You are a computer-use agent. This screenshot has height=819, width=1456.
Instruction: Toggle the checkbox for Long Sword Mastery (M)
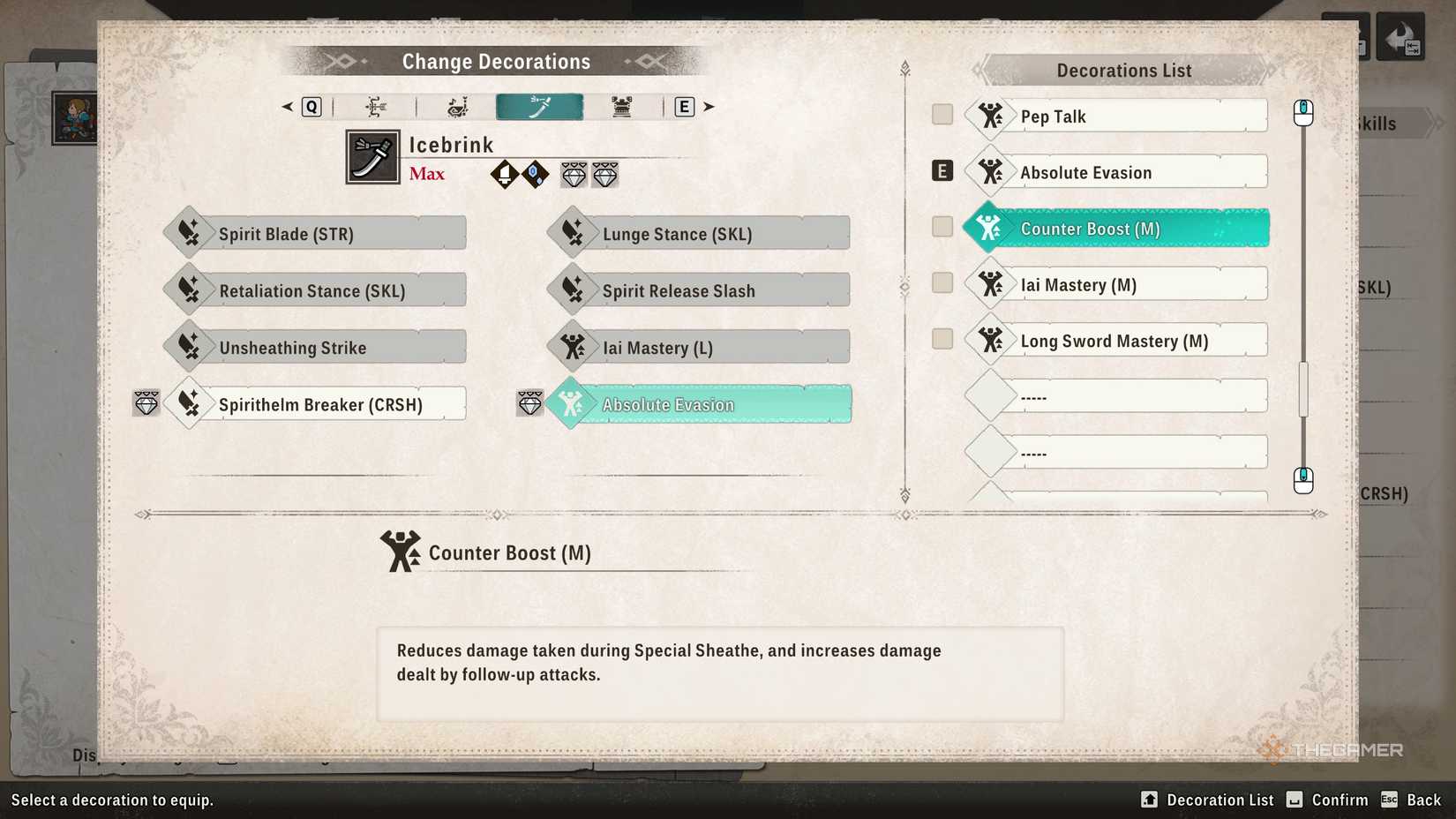tap(942, 338)
